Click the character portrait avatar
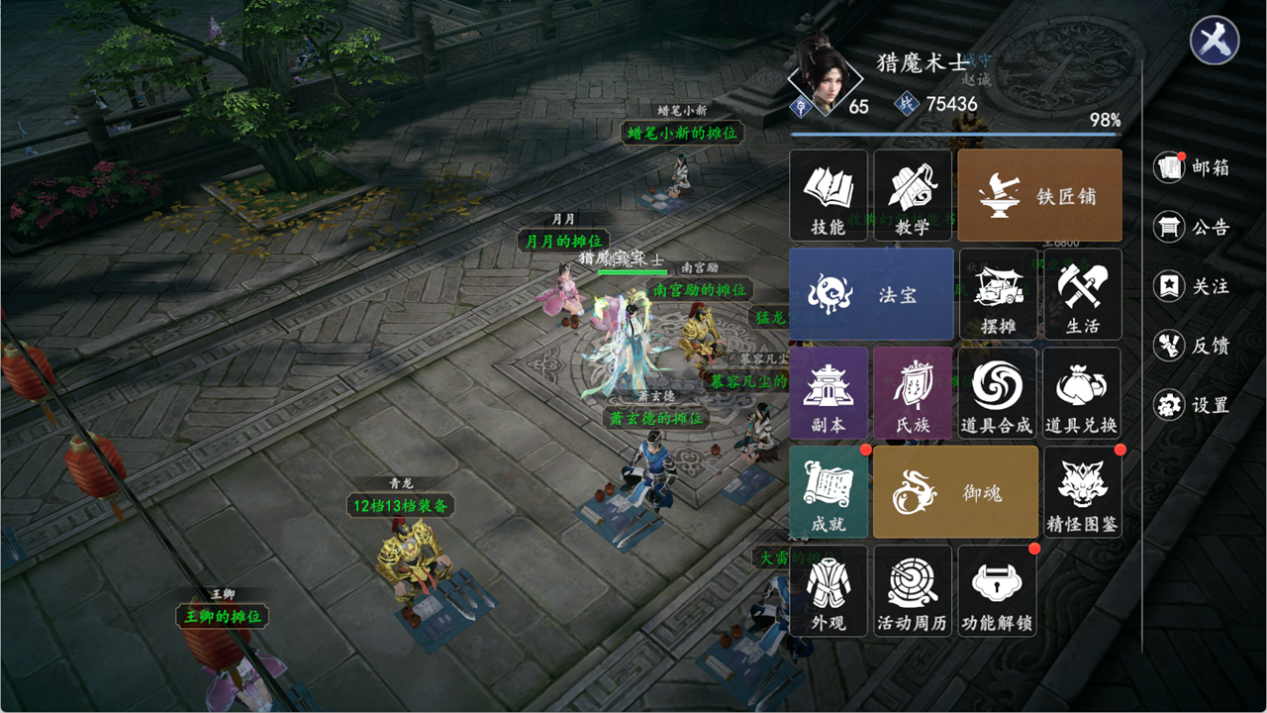 [825, 76]
